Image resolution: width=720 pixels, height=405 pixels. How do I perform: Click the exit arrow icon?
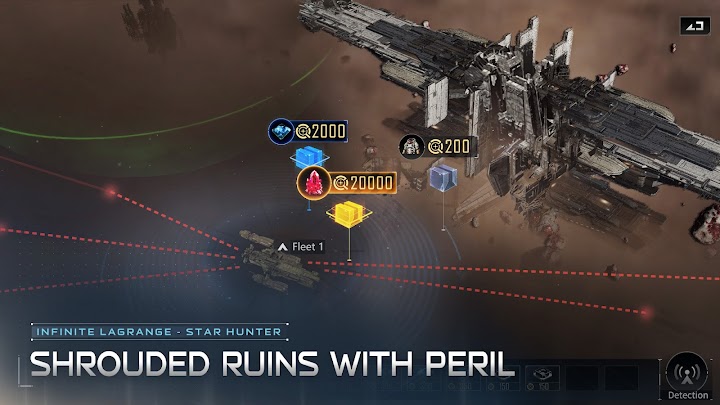pos(694,26)
